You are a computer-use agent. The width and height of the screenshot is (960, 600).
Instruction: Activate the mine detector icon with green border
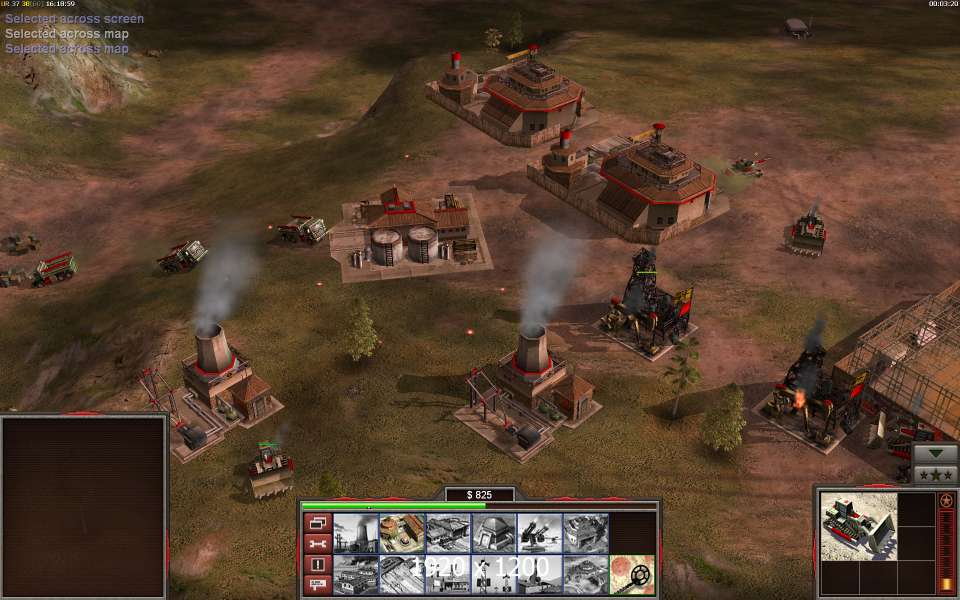tap(631, 574)
